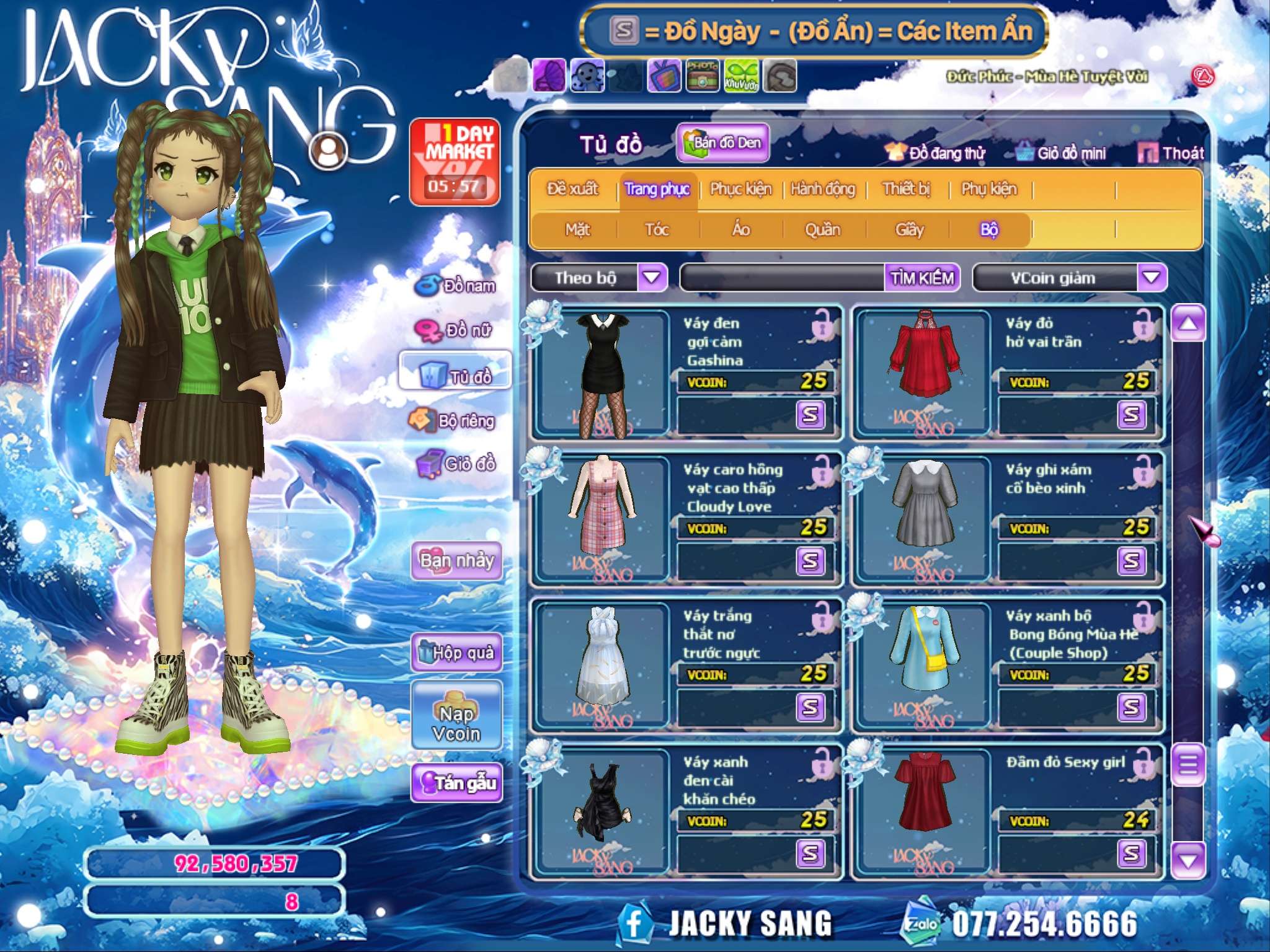Open the Bán đồ Đen shop
The width and height of the screenshot is (1270, 952).
pyautogui.click(x=723, y=143)
